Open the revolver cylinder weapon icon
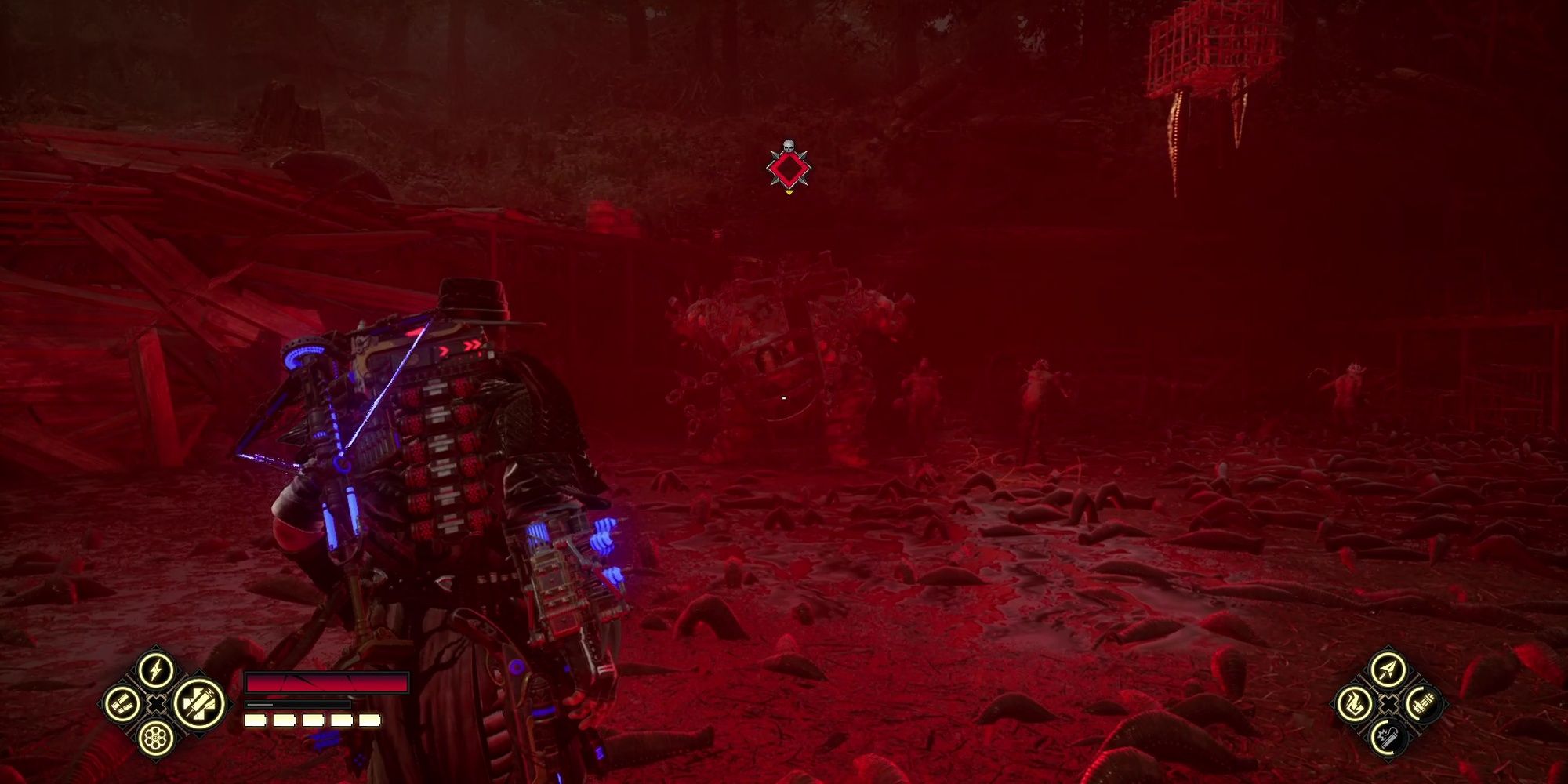This screenshot has height=784, width=1568. point(157,739)
